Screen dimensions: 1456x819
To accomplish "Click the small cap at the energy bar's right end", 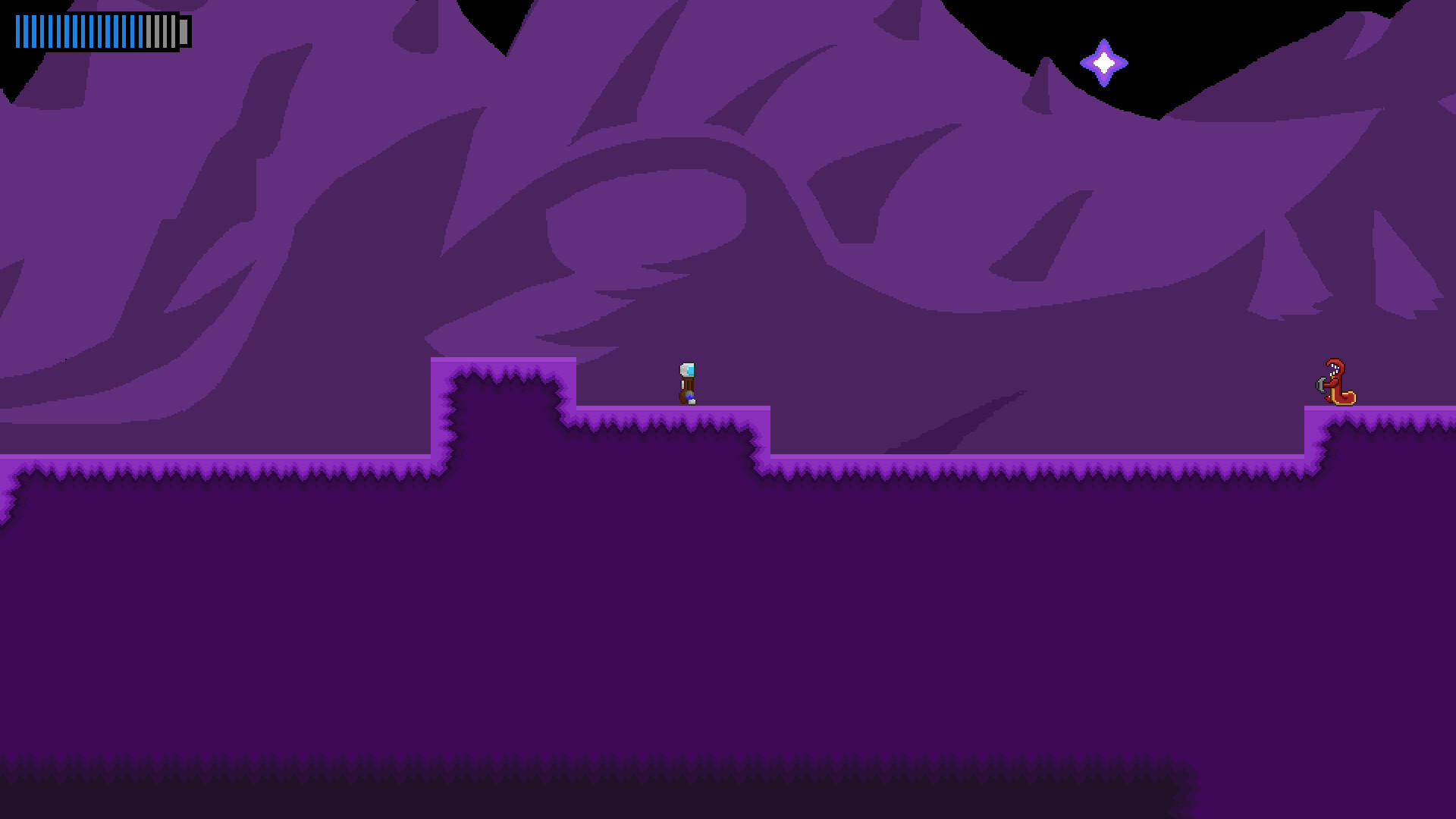I will [184, 32].
